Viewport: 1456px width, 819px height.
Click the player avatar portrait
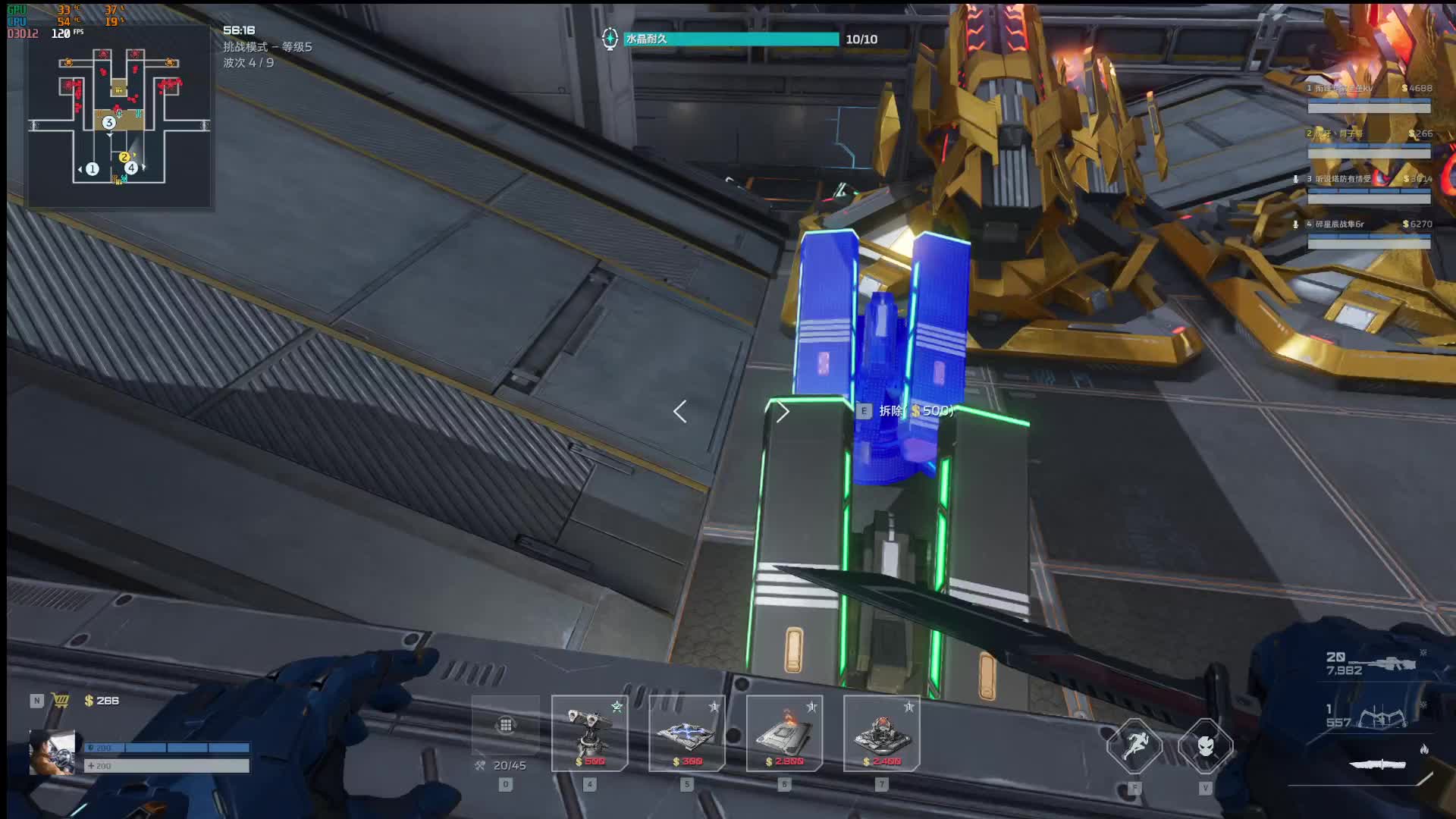click(x=52, y=752)
